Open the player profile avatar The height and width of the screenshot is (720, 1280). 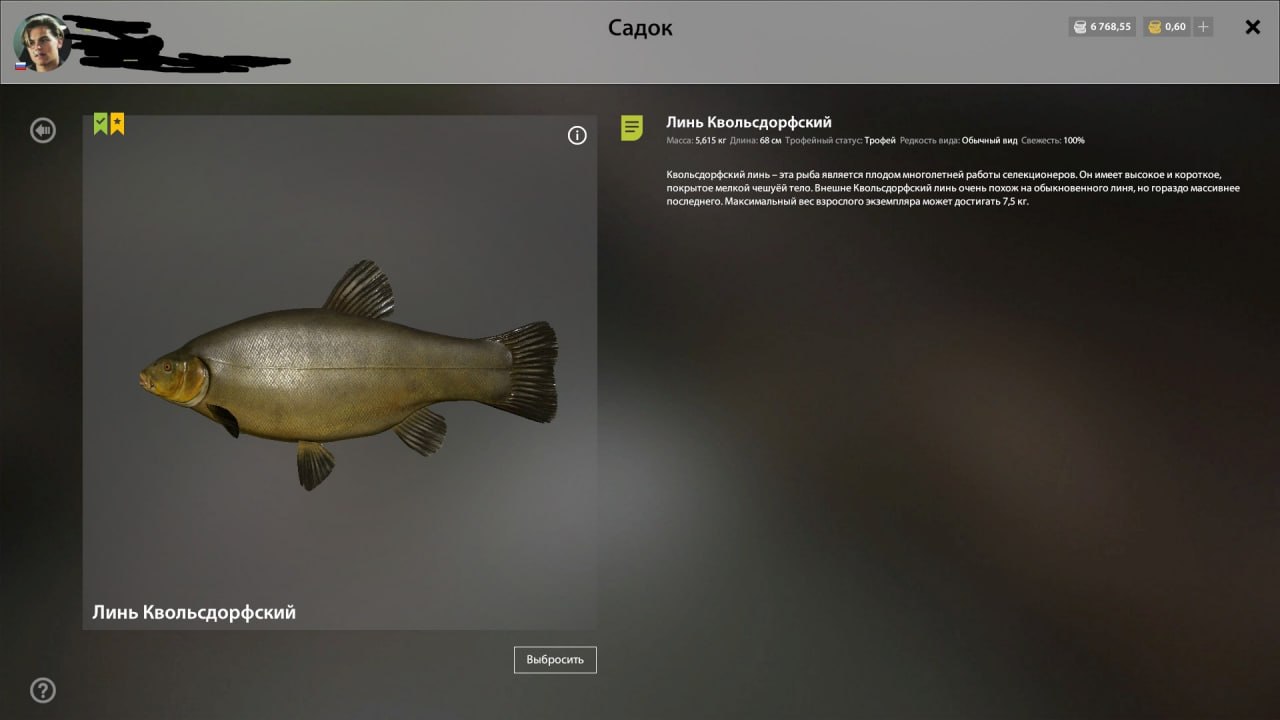[x=40, y=42]
